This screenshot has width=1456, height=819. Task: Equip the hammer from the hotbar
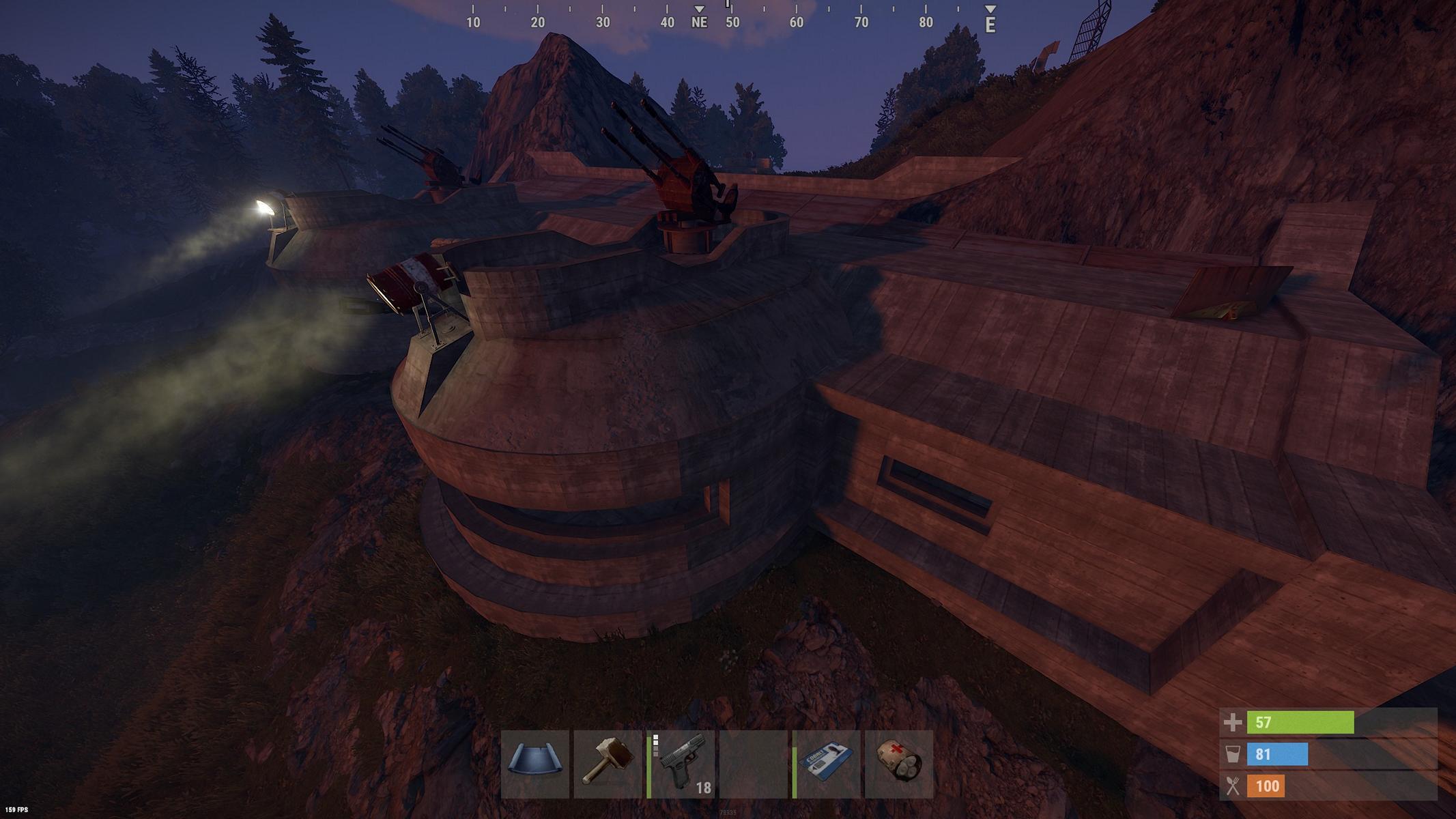pyautogui.click(x=608, y=764)
